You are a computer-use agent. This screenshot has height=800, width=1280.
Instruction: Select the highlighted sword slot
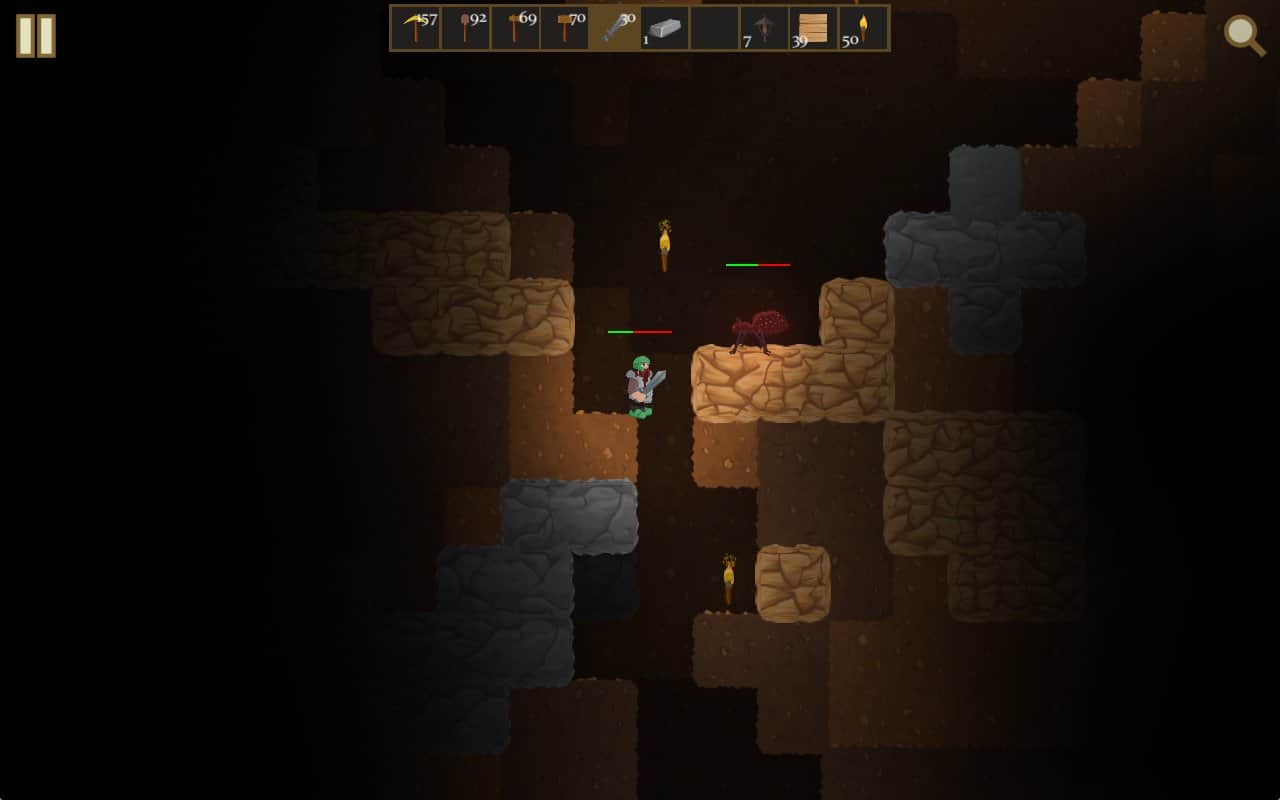(615, 28)
